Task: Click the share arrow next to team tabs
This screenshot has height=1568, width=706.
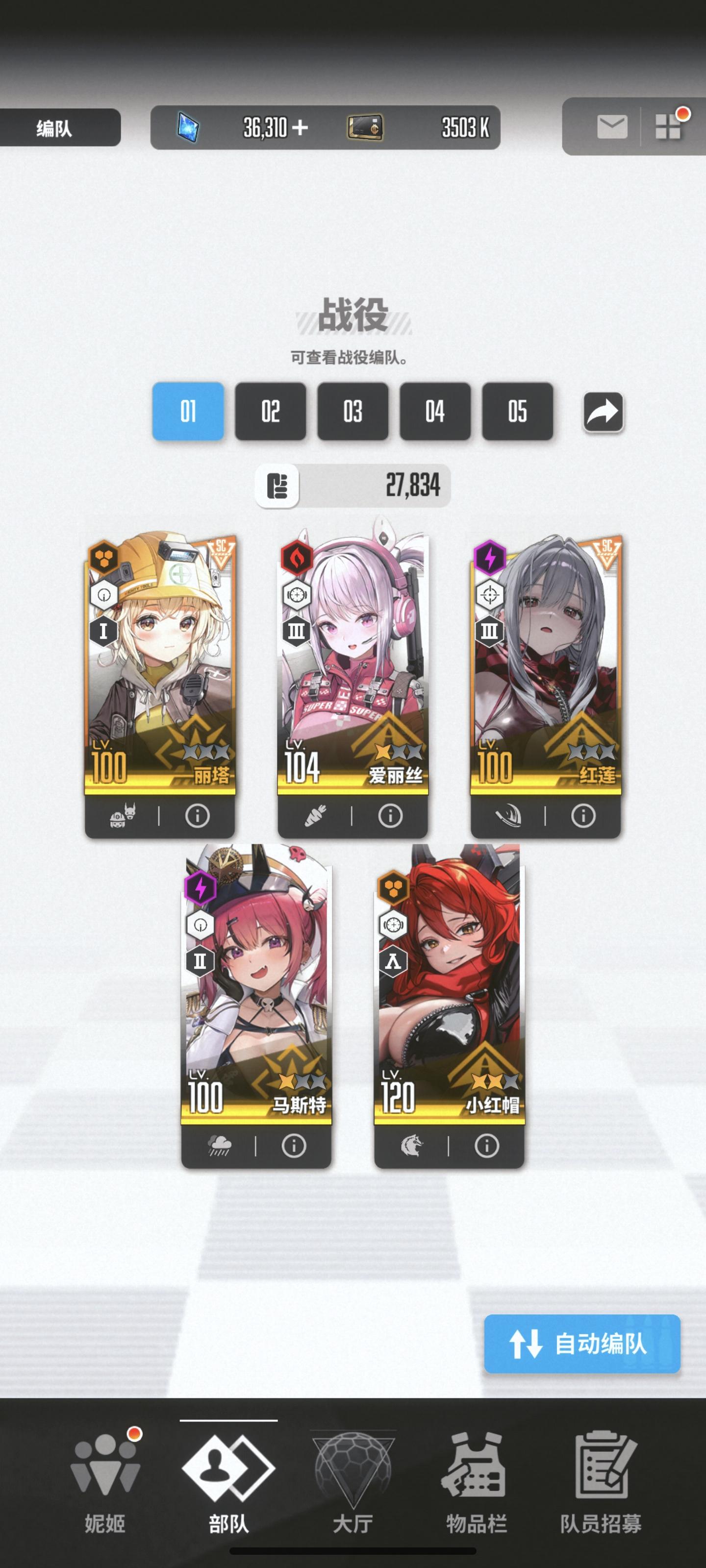Action: 604,412
